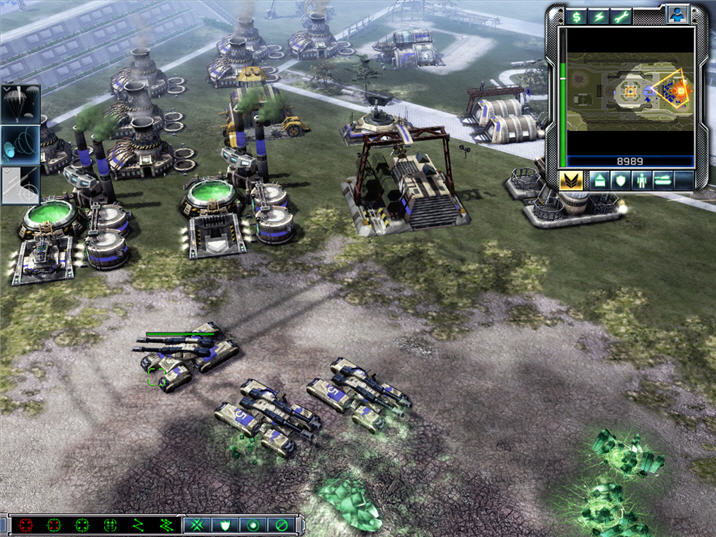Use the radar scan support power

point(19,143)
